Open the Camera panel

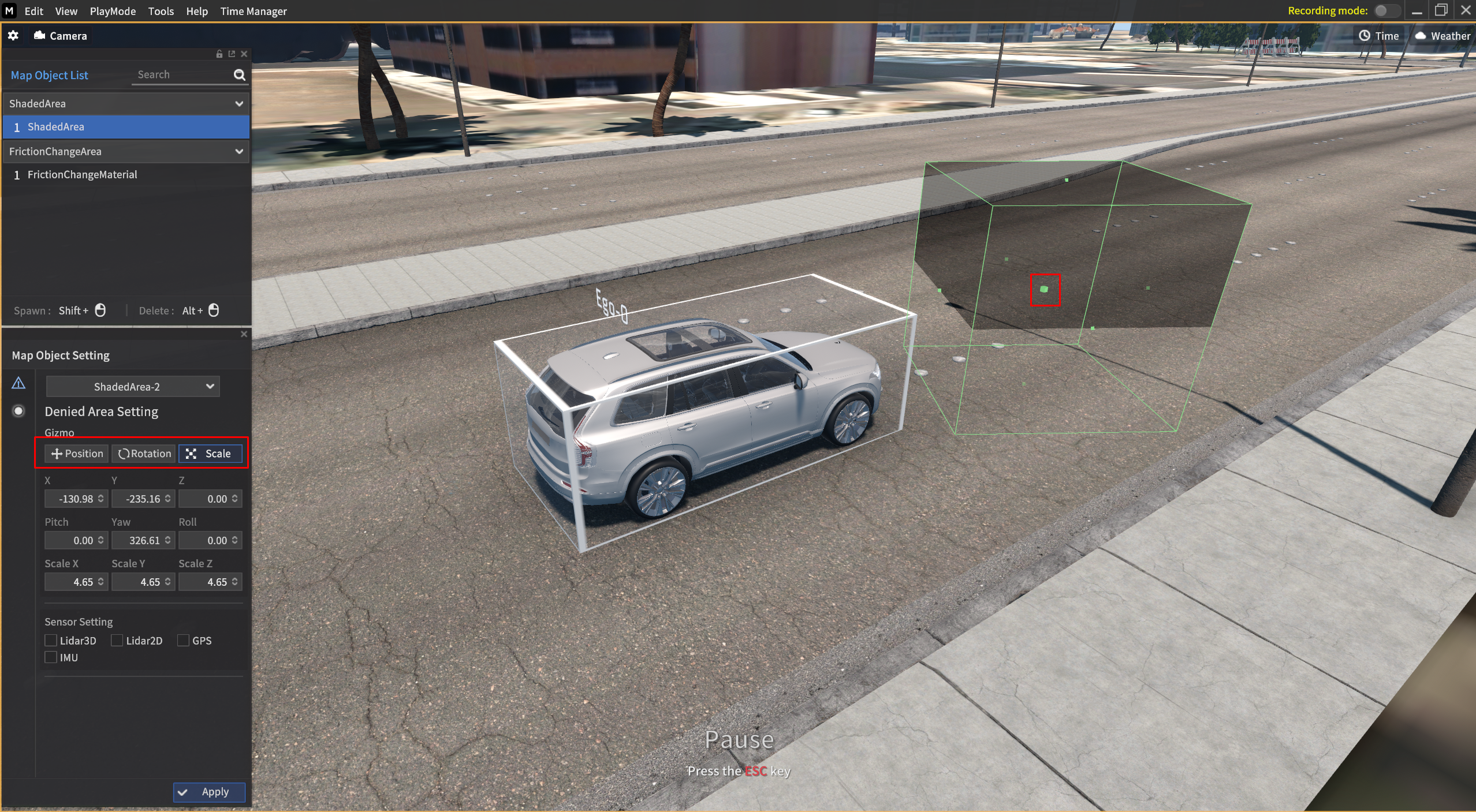(x=61, y=36)
